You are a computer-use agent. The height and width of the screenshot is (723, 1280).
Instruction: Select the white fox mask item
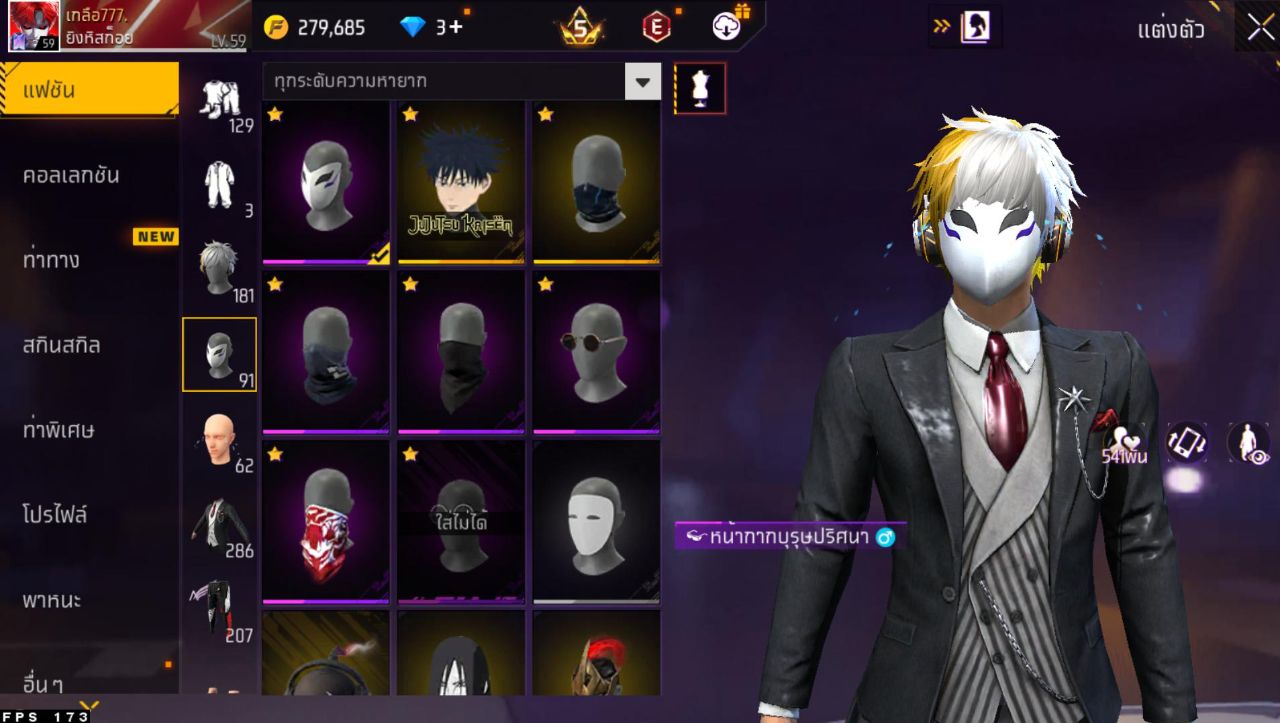tap(326, 182)
